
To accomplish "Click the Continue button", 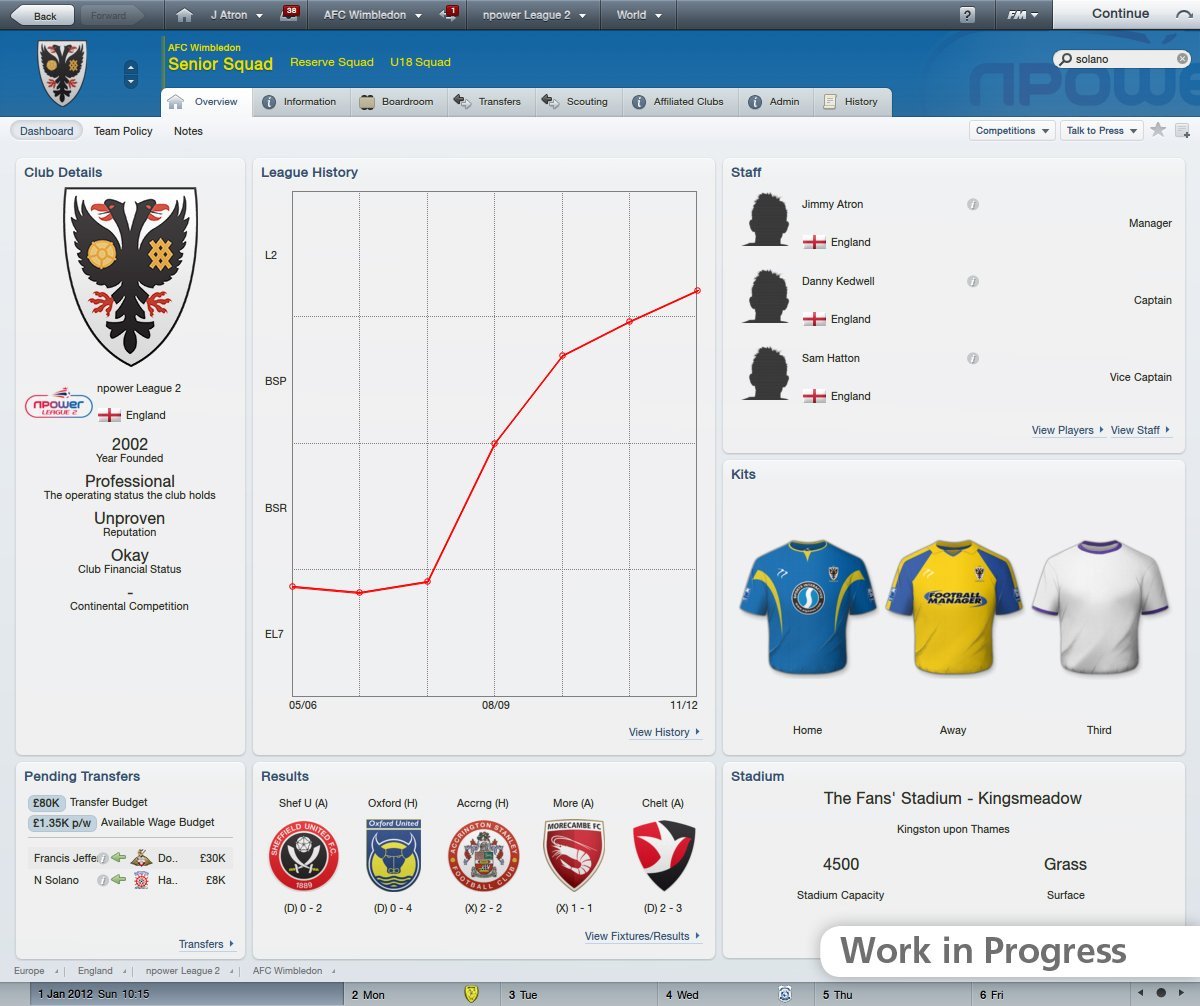I will click(x=1120, y=14).
